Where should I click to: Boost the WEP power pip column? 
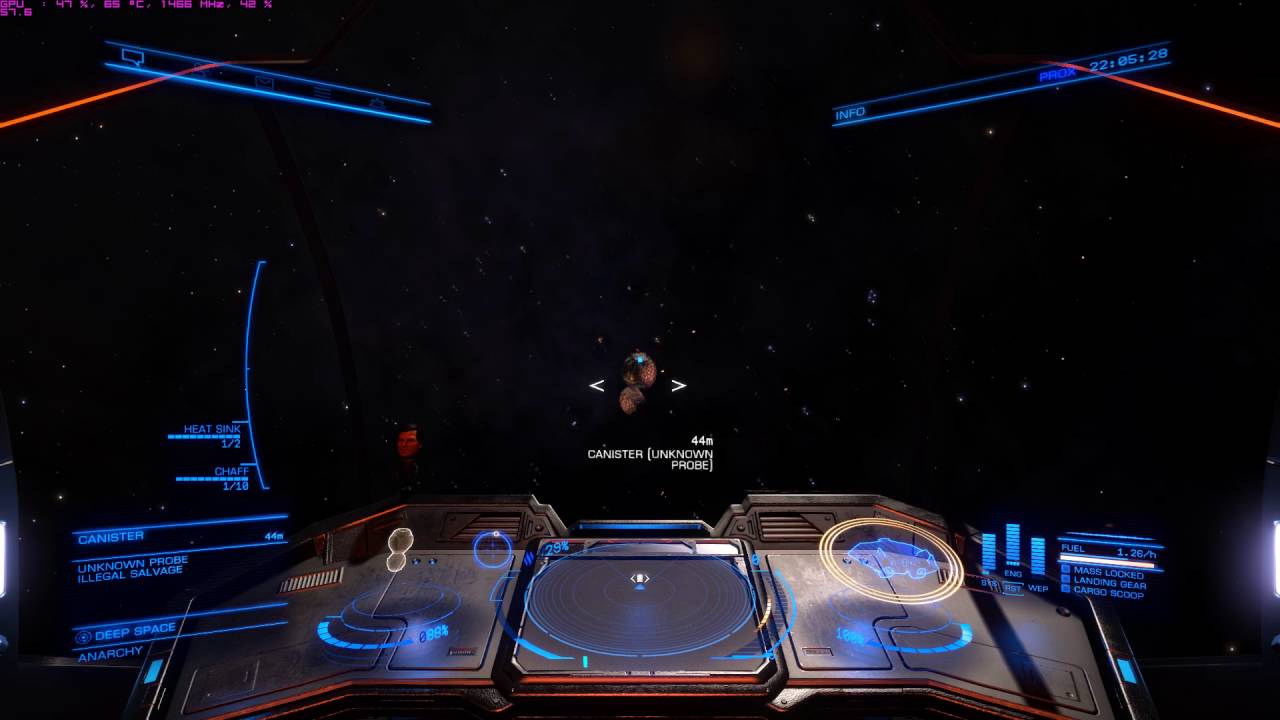(x=1038, y=555)
